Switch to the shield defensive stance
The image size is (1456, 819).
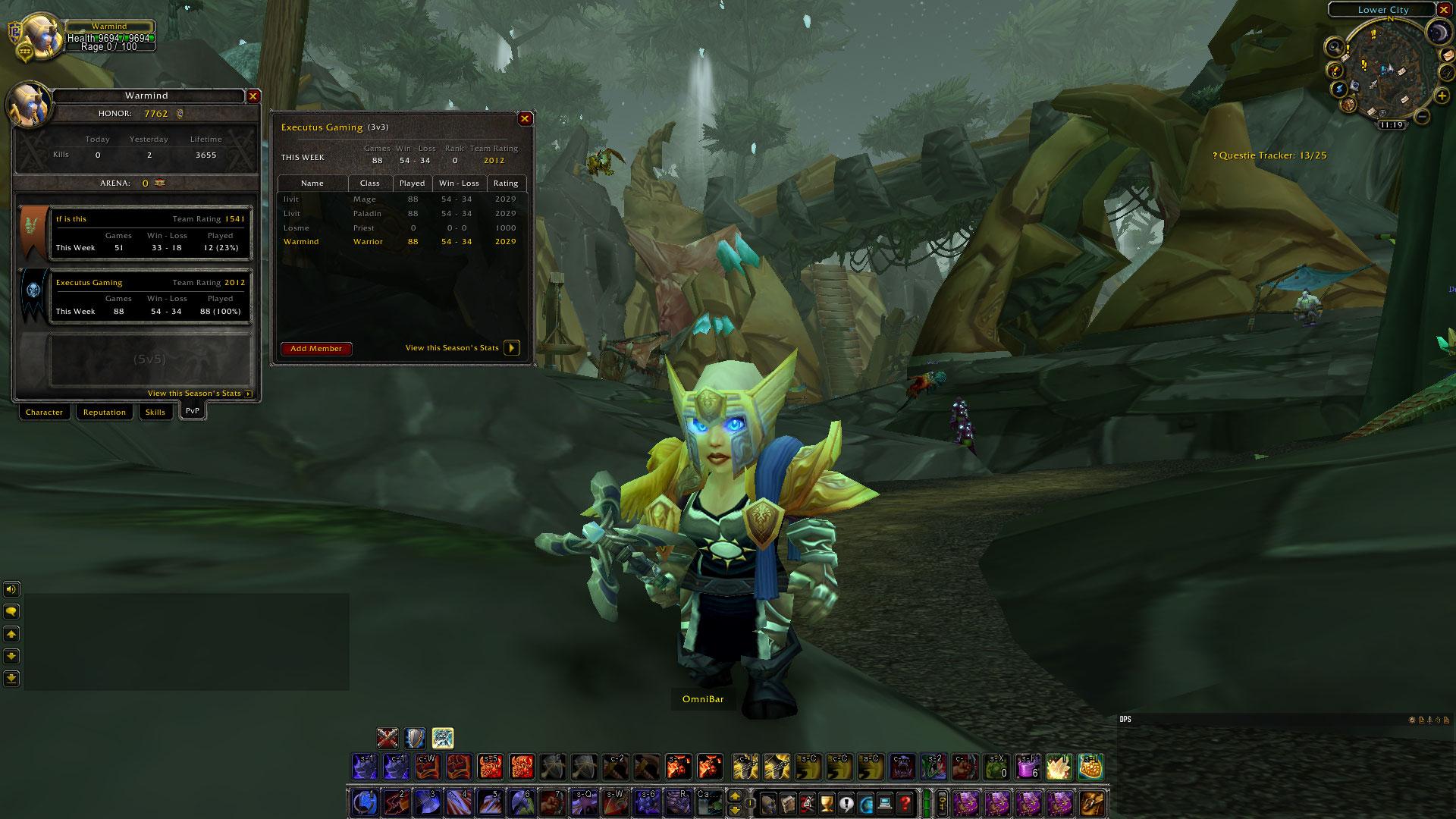(x=415, y=738)
